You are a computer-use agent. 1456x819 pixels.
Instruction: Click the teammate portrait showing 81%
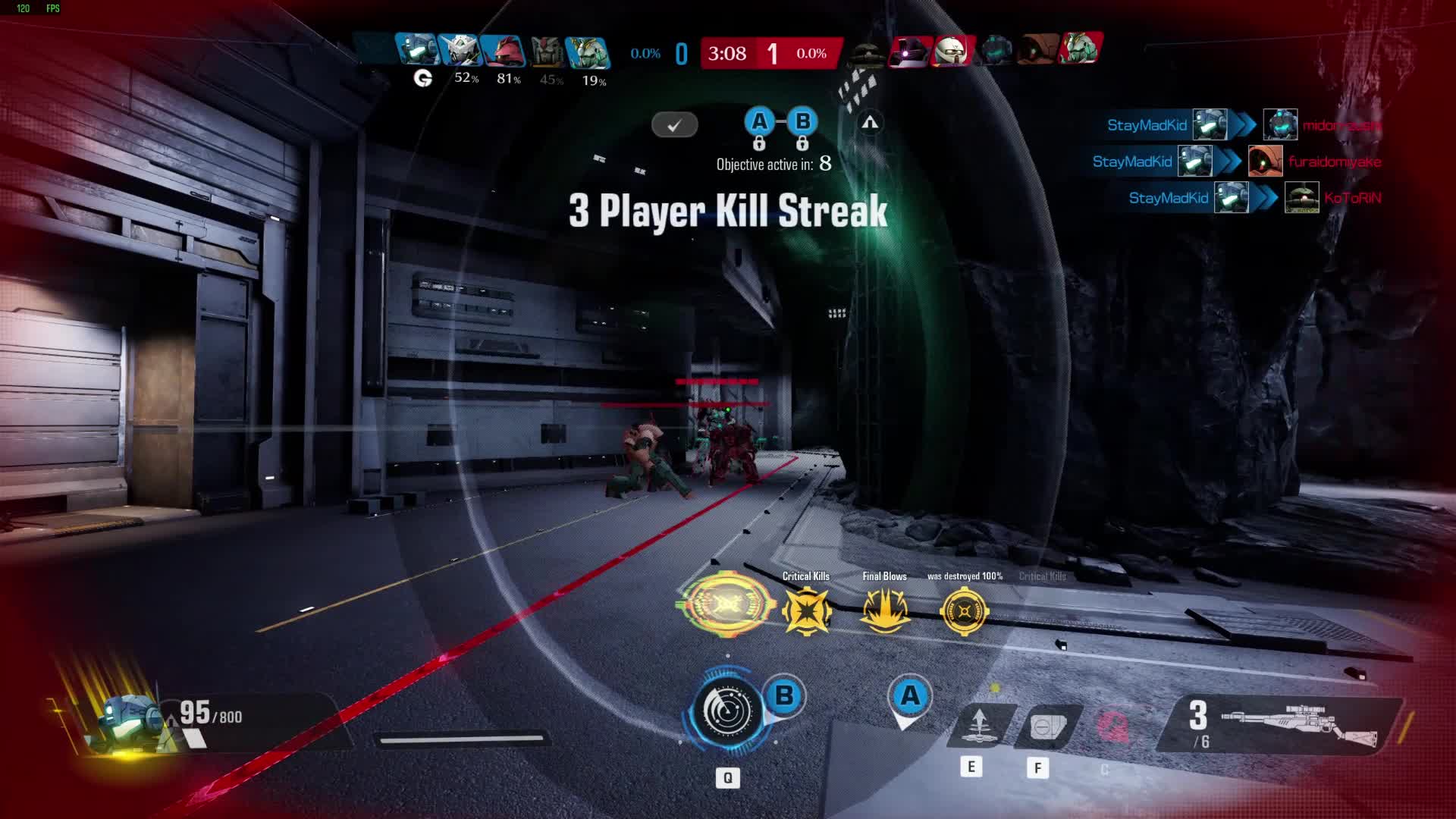point(502,52)
